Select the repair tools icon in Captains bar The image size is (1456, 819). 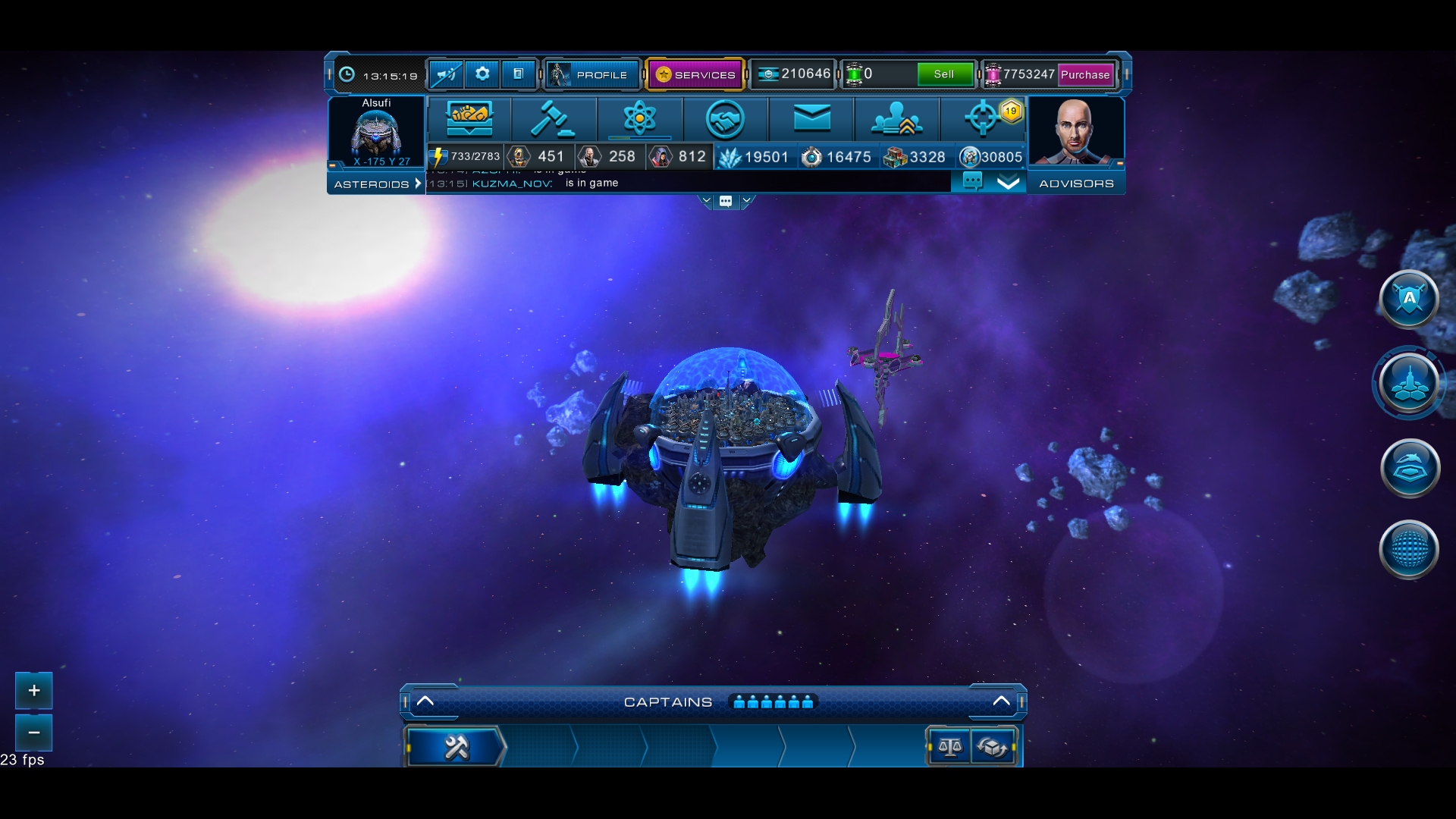click(x=455, y=746)
